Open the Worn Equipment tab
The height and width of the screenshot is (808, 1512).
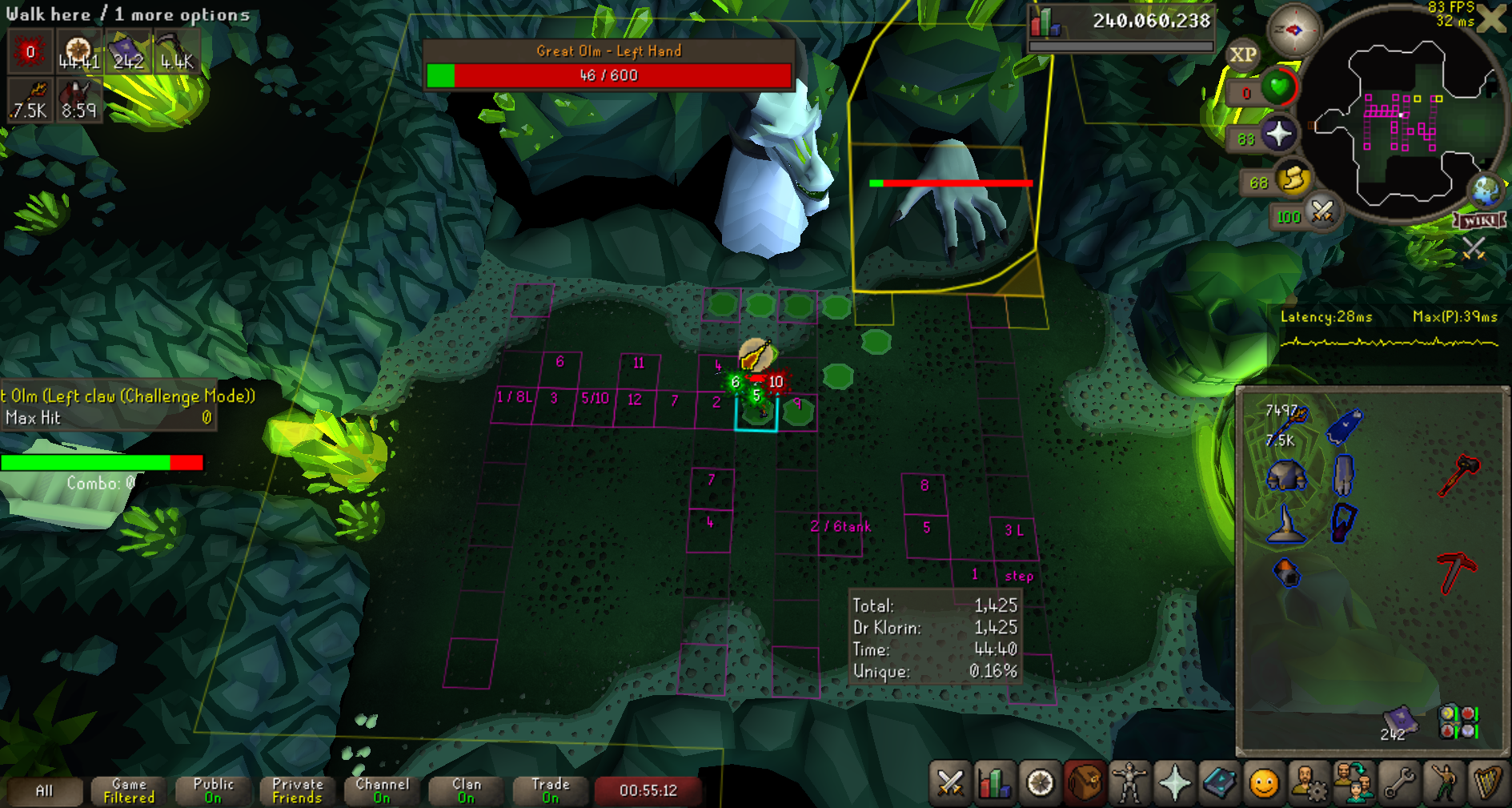click(x=1129, y=783)
